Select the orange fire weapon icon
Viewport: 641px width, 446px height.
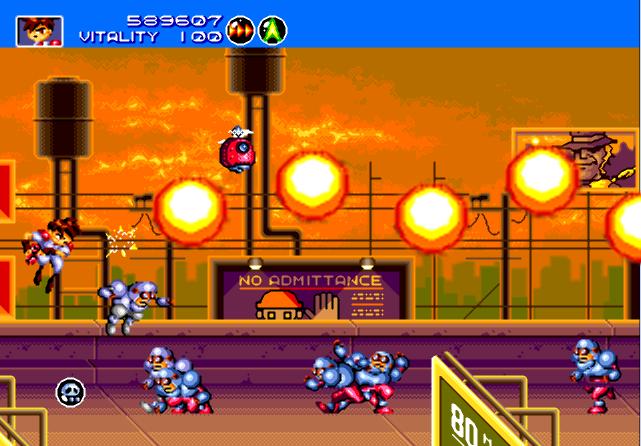(240, 30)
